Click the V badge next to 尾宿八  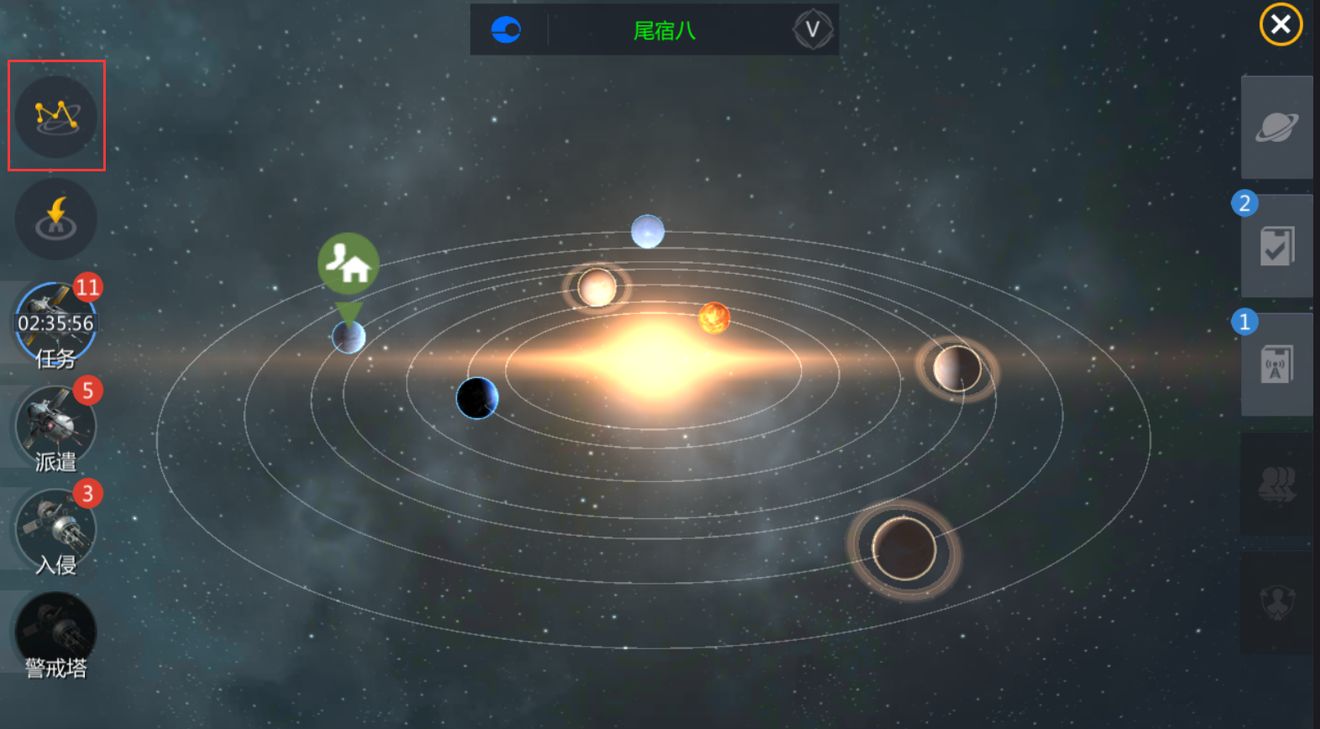tap(812, 30)
